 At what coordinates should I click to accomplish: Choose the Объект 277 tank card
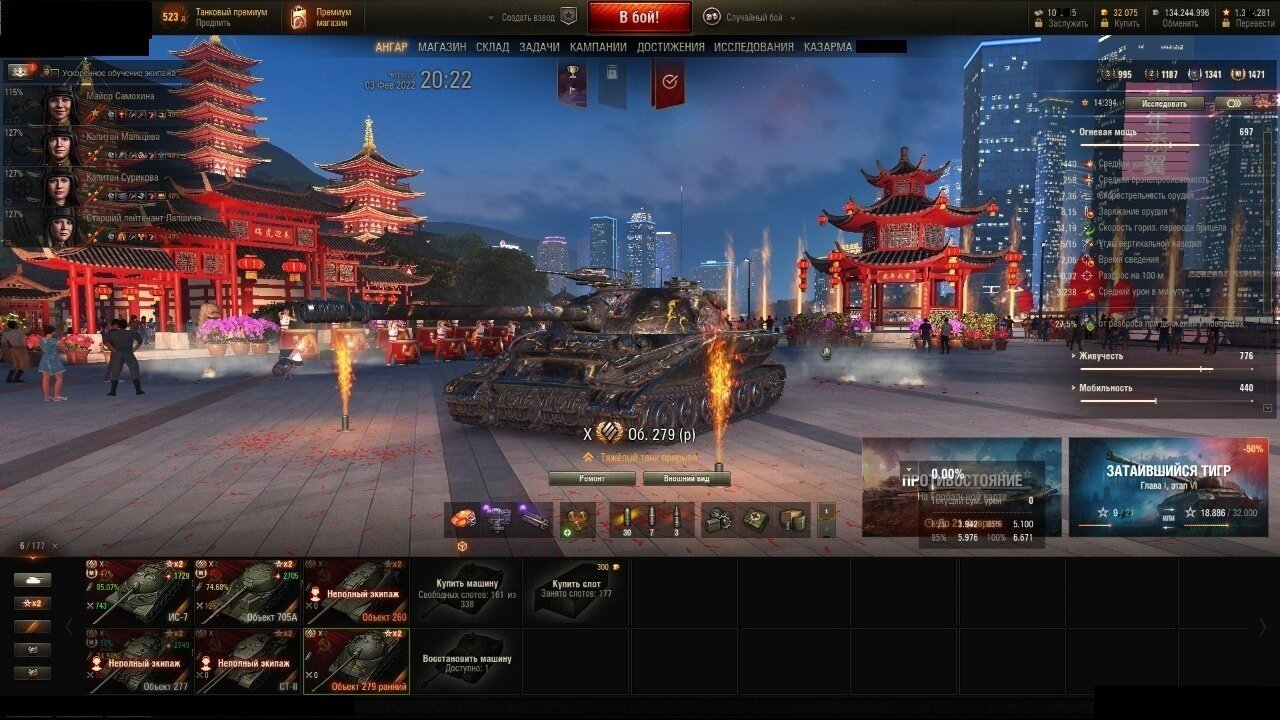[139, 661]
